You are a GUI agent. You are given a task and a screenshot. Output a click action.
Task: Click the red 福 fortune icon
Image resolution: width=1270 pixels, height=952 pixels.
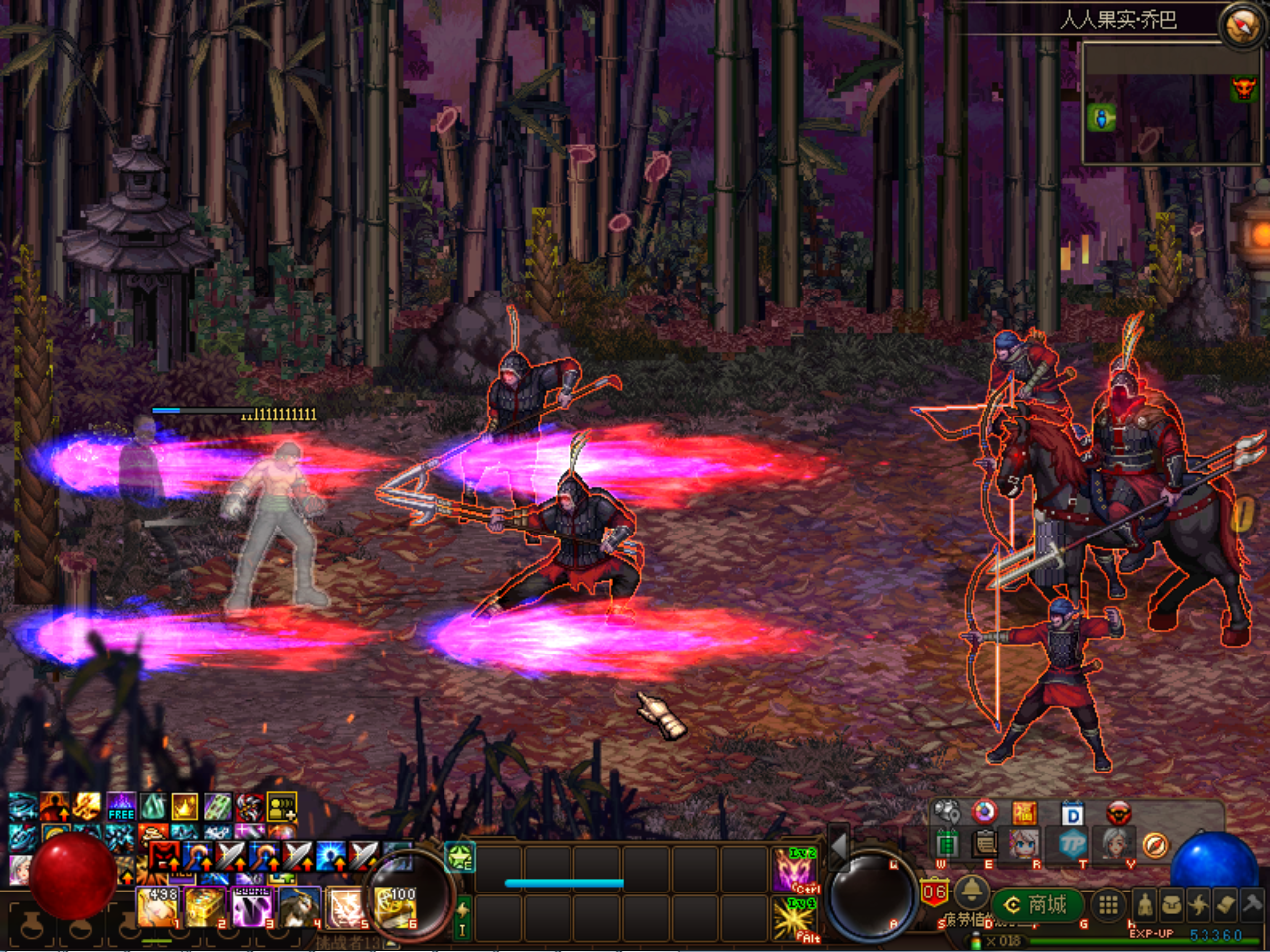1024,814
